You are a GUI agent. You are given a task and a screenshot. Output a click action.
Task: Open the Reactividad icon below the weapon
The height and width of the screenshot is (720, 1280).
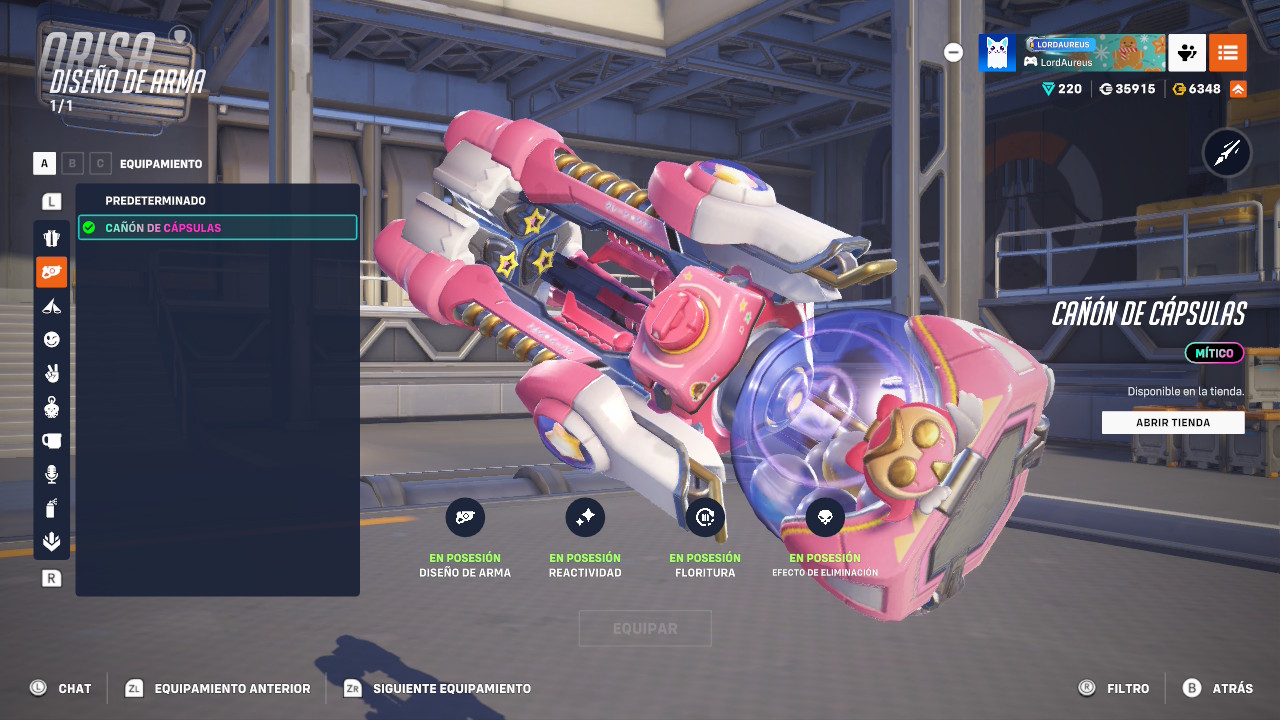tap(585, 517)
